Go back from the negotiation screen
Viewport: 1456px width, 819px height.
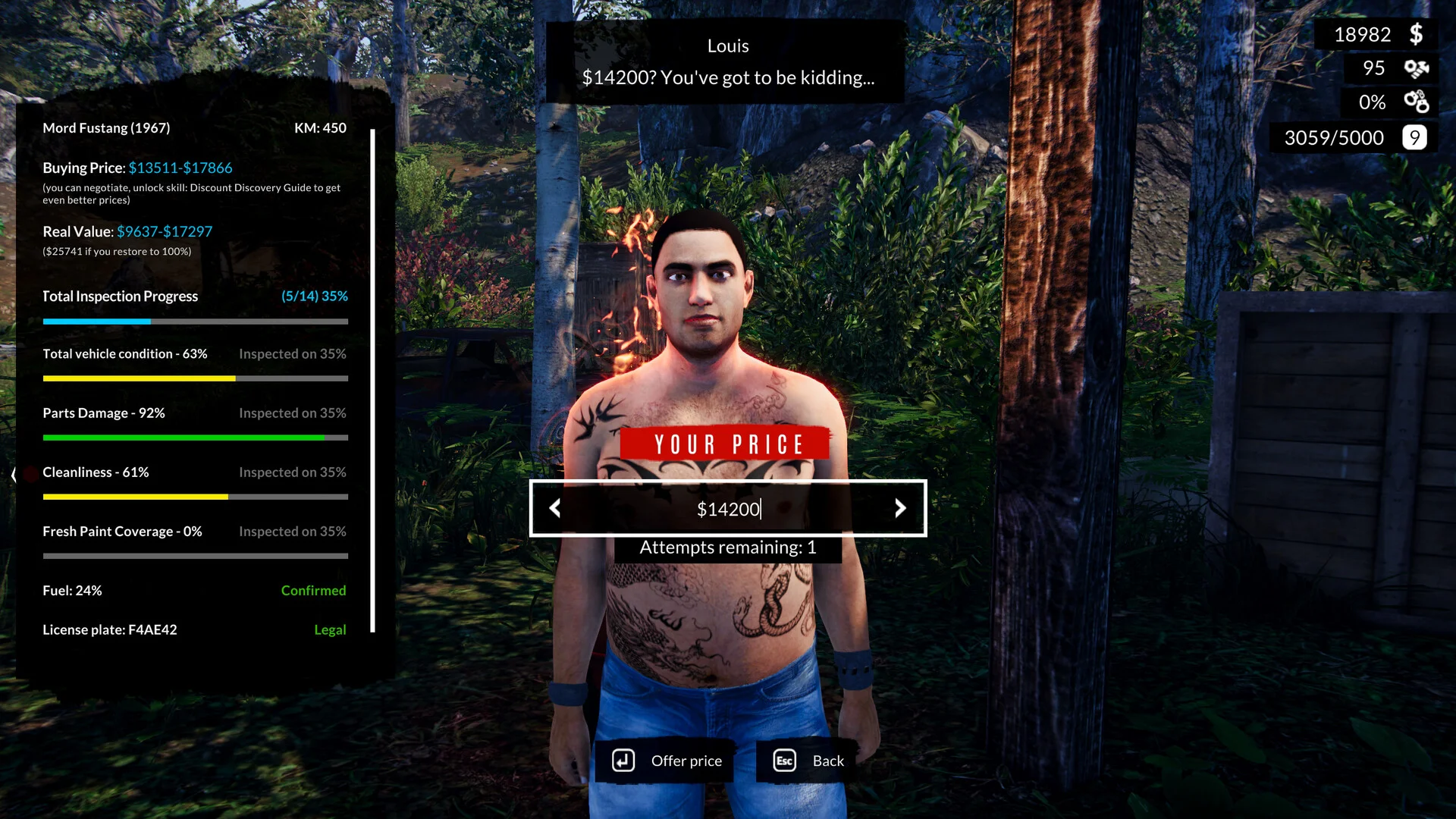(808, 761)
